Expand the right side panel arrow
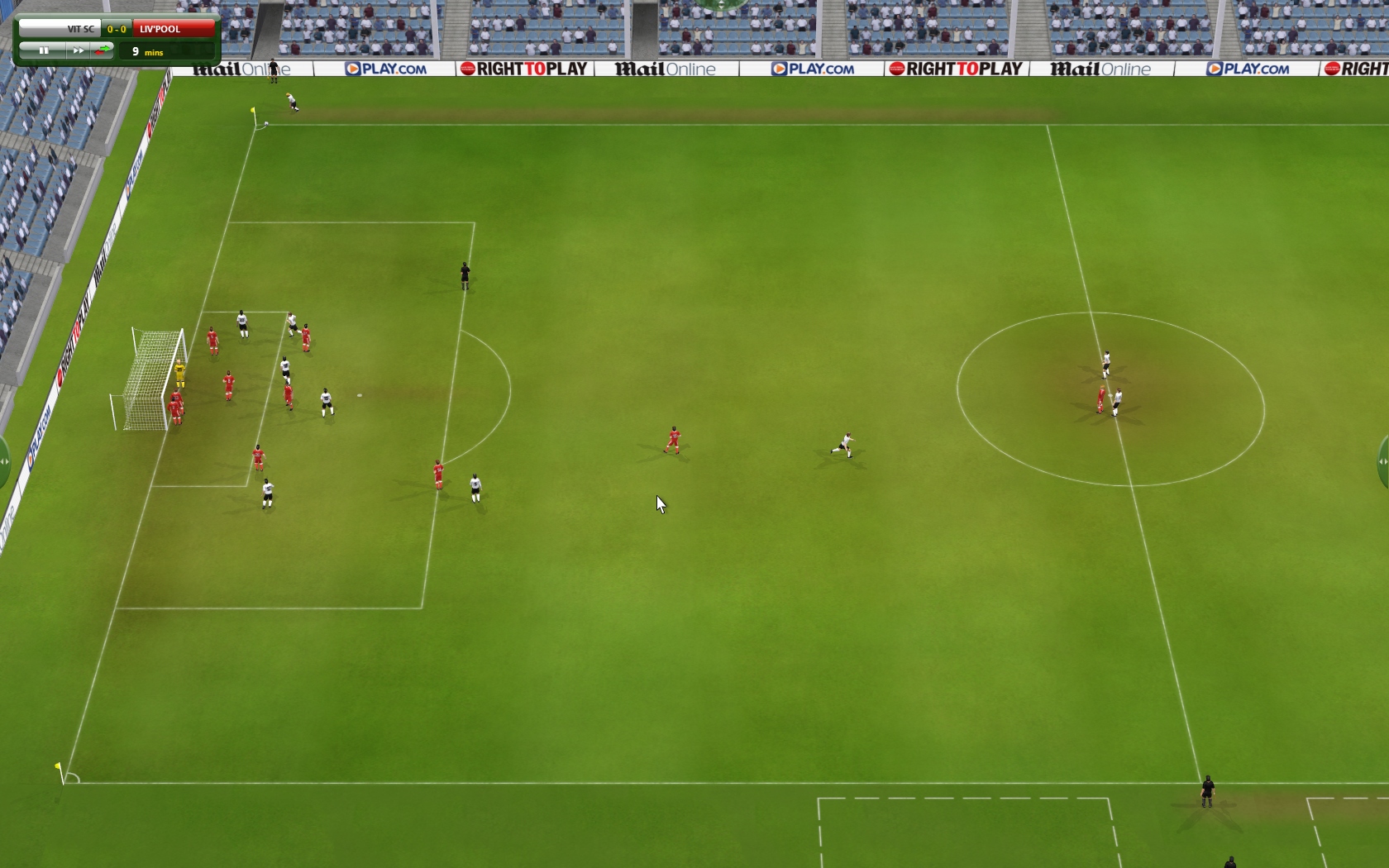The image size is (1389, 868). click(x=1383, y=462)
